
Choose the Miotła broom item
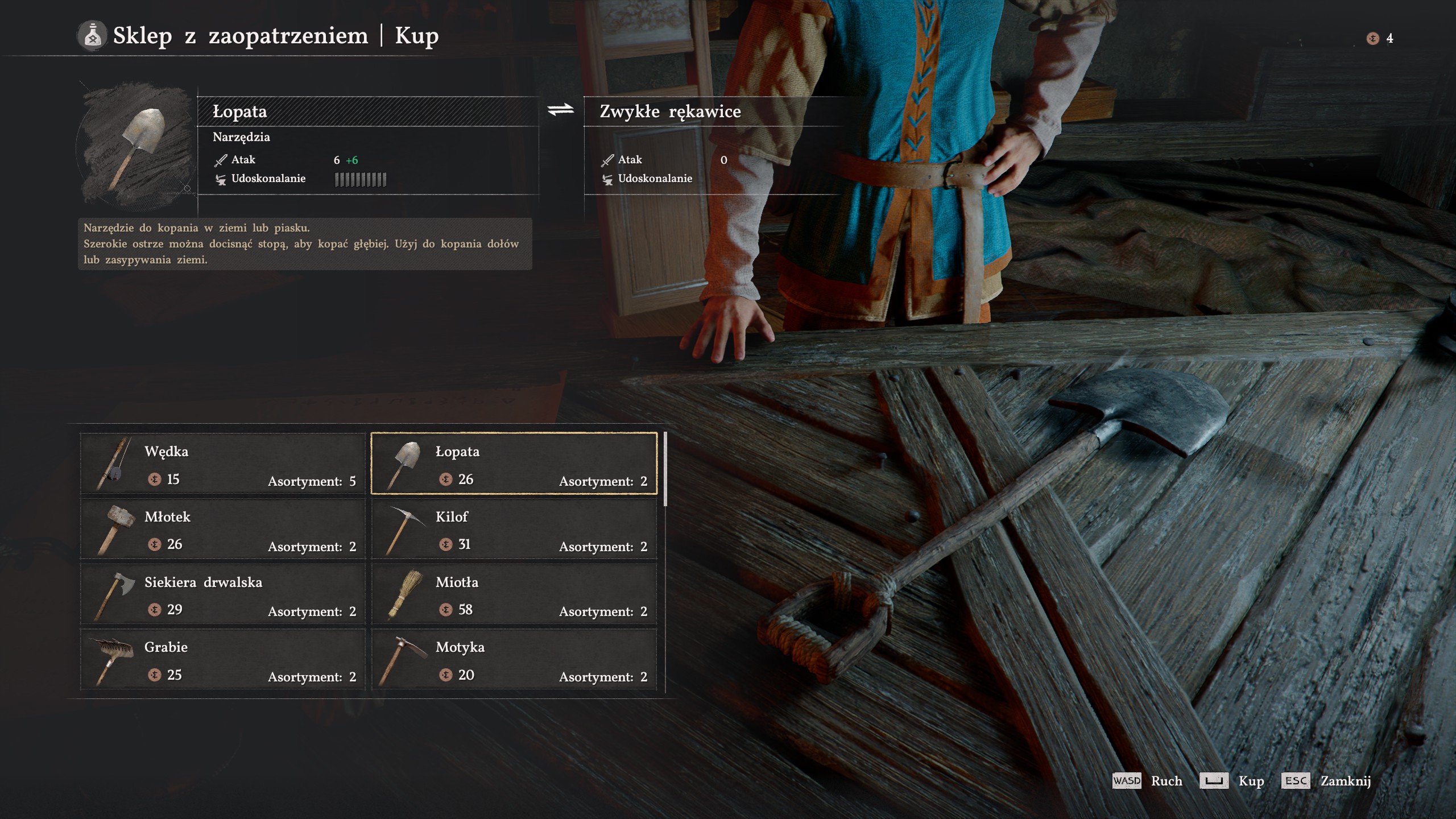(514, 594)
